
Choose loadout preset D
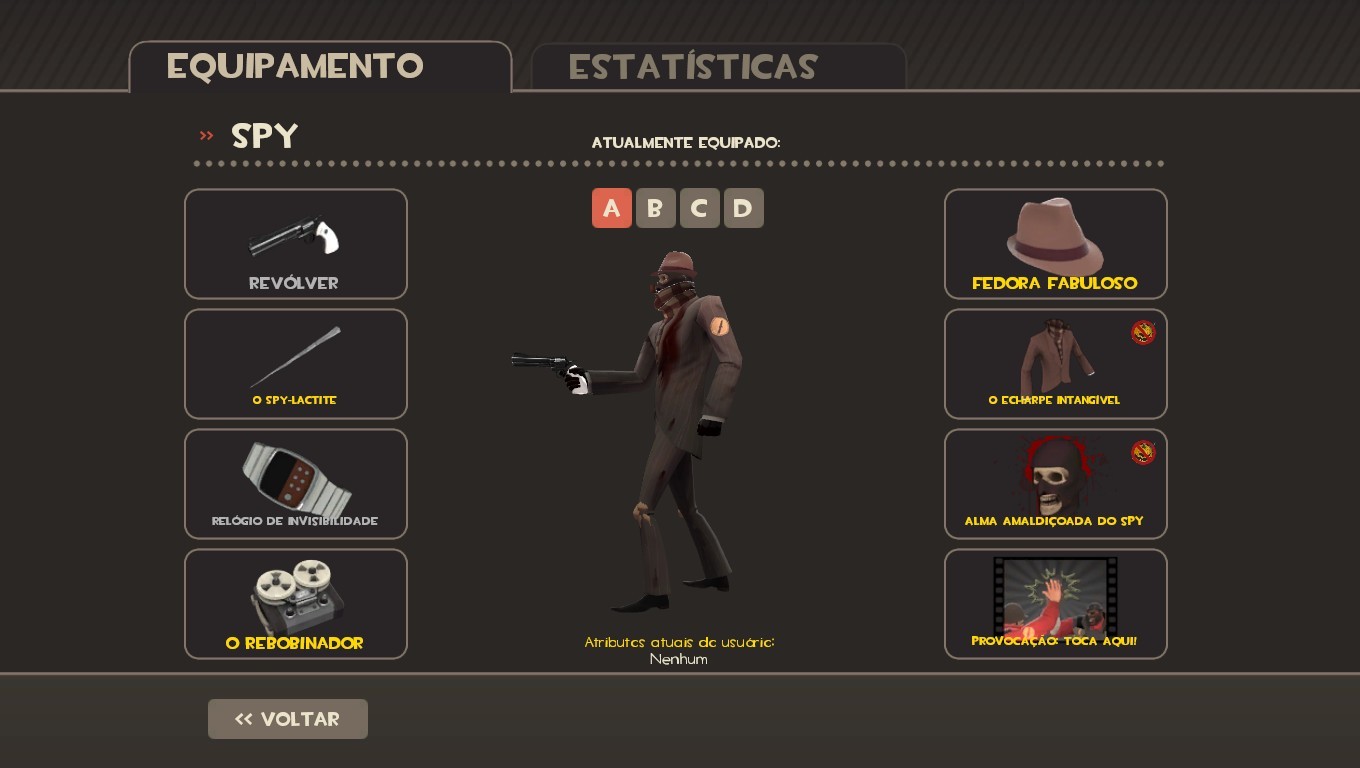[x=744, y=208]
